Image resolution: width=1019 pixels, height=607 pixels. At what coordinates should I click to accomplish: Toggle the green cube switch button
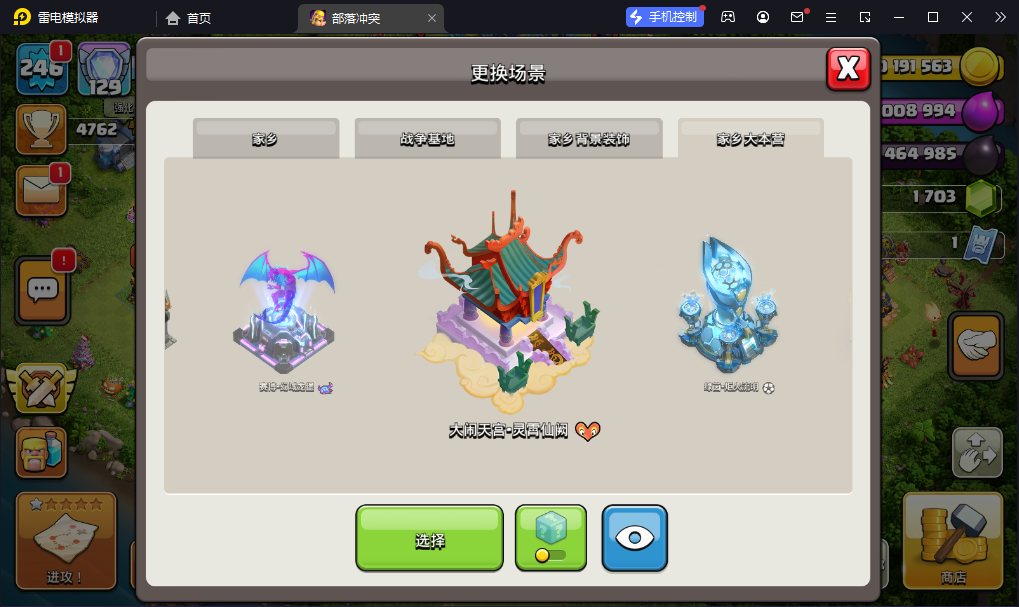pyautogui.click(x=551, y=538)
